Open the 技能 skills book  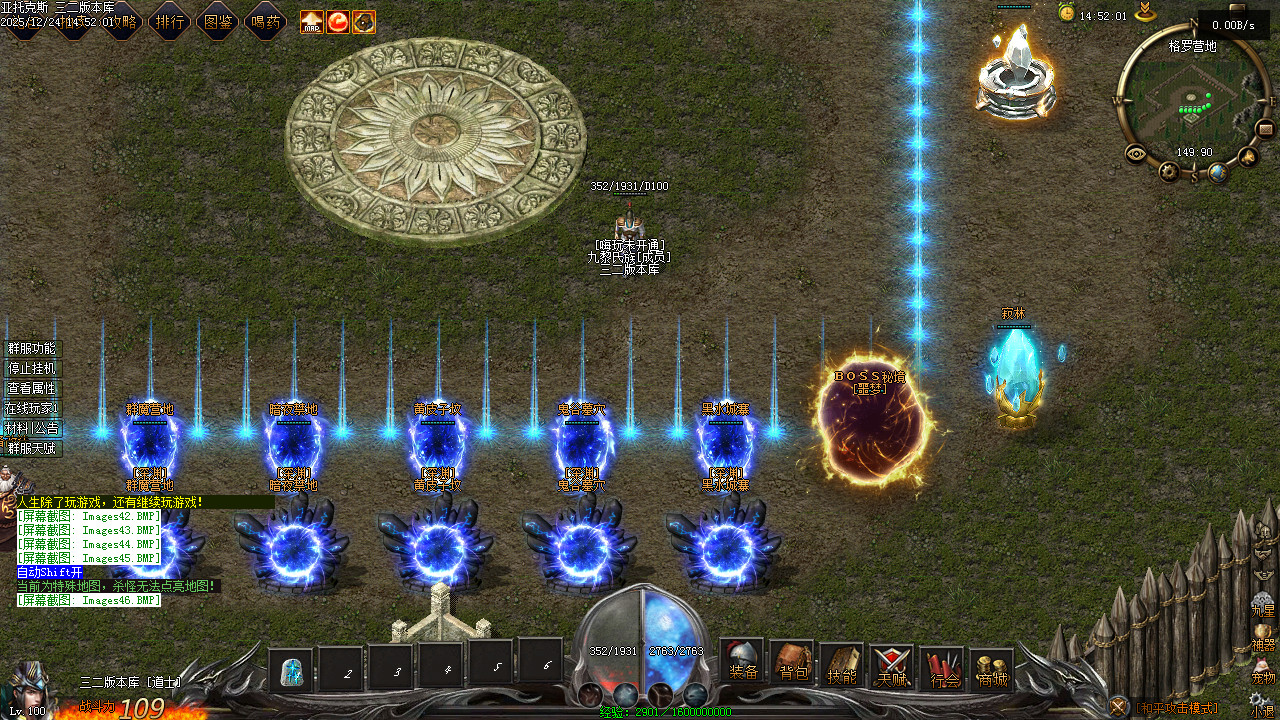point(842,667)
